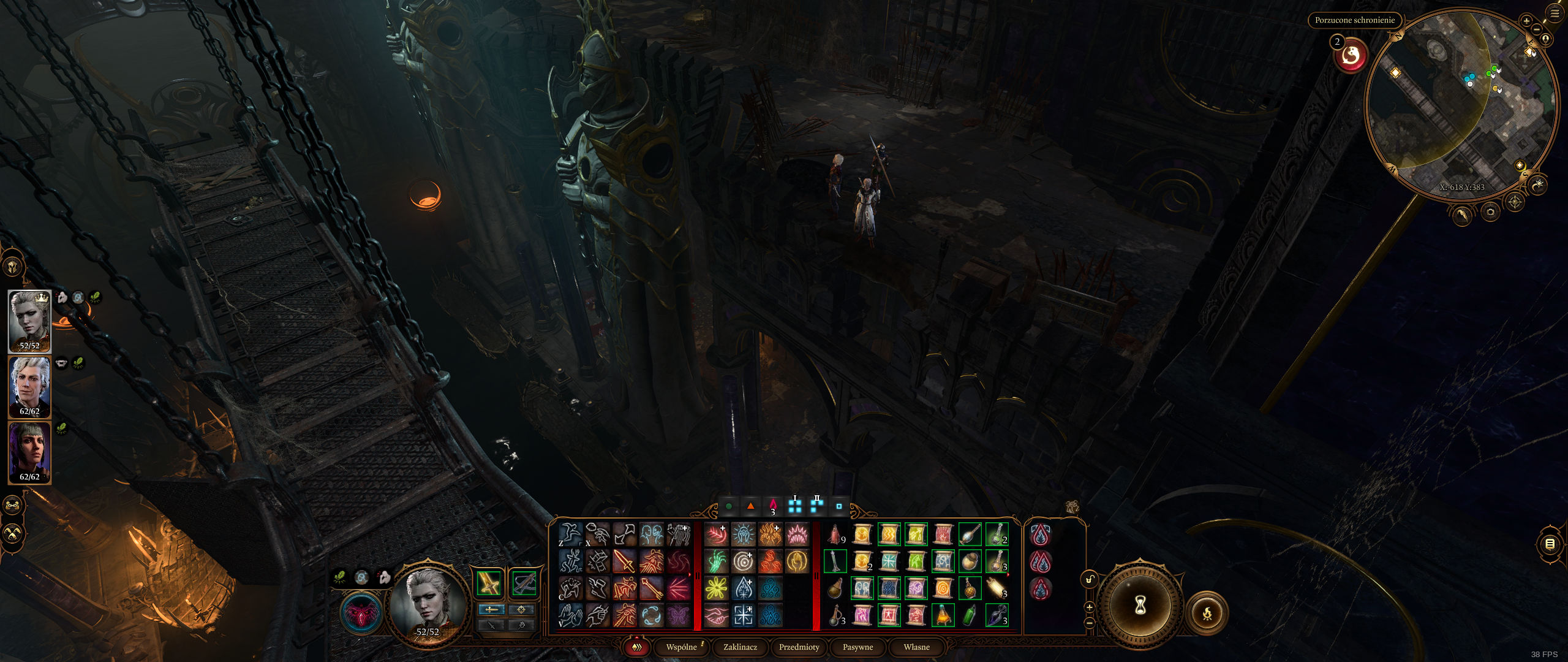1568x662 pixels.
Task: Toggle the group mode chain button
Action: tap(13, 505)
